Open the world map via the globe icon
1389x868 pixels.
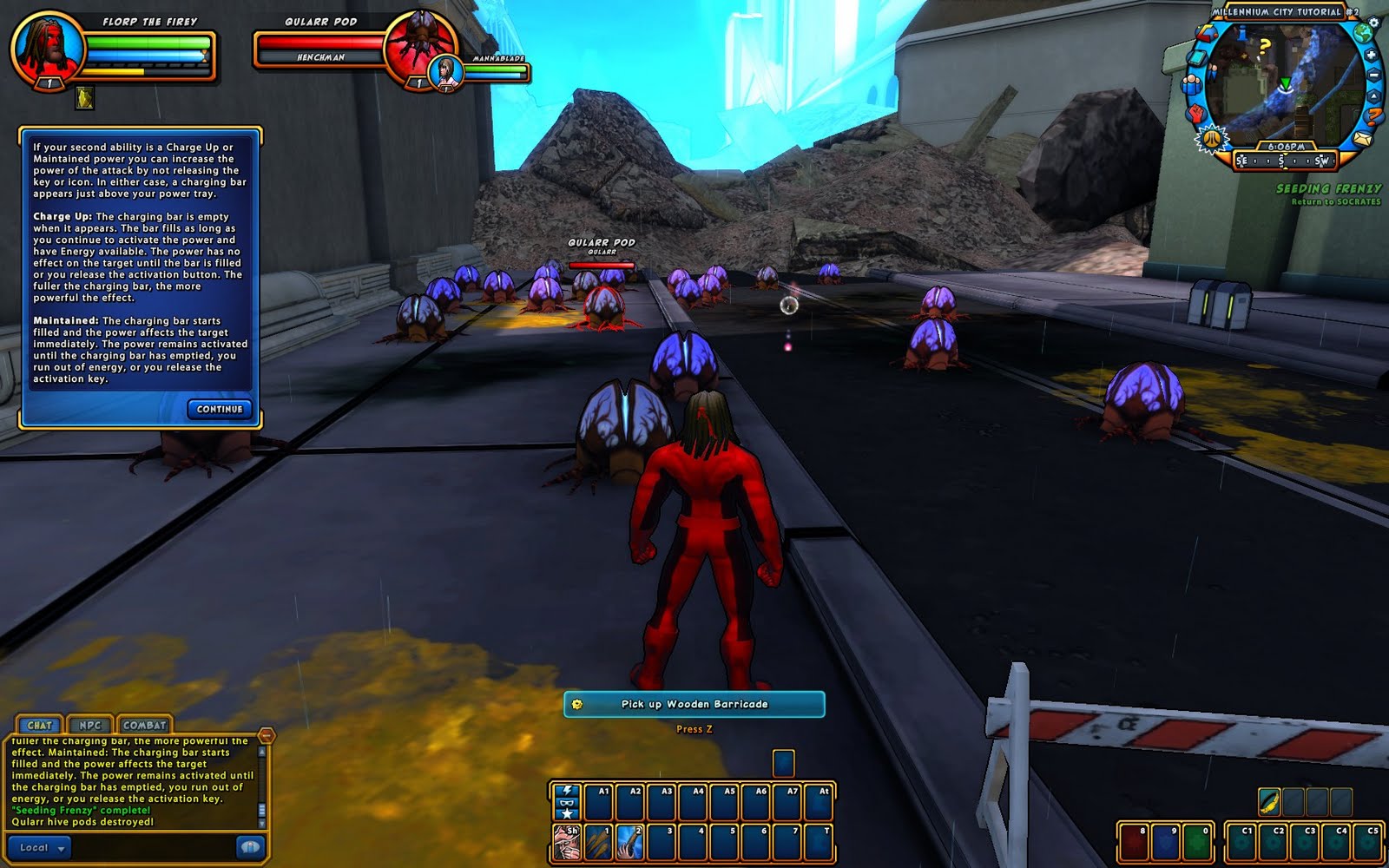[x=1365, y=34]
